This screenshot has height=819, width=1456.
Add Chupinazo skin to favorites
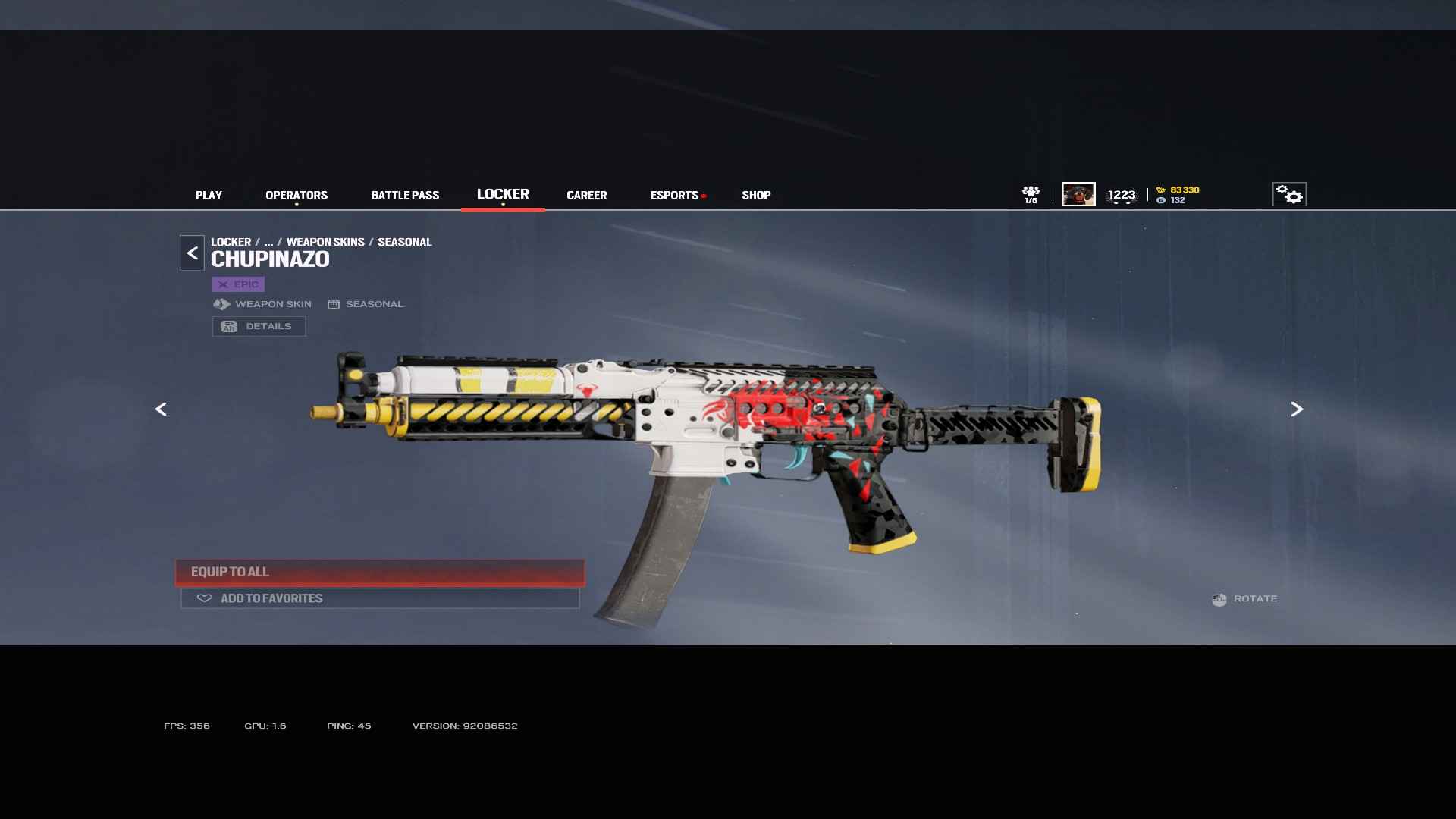point(380,598)
